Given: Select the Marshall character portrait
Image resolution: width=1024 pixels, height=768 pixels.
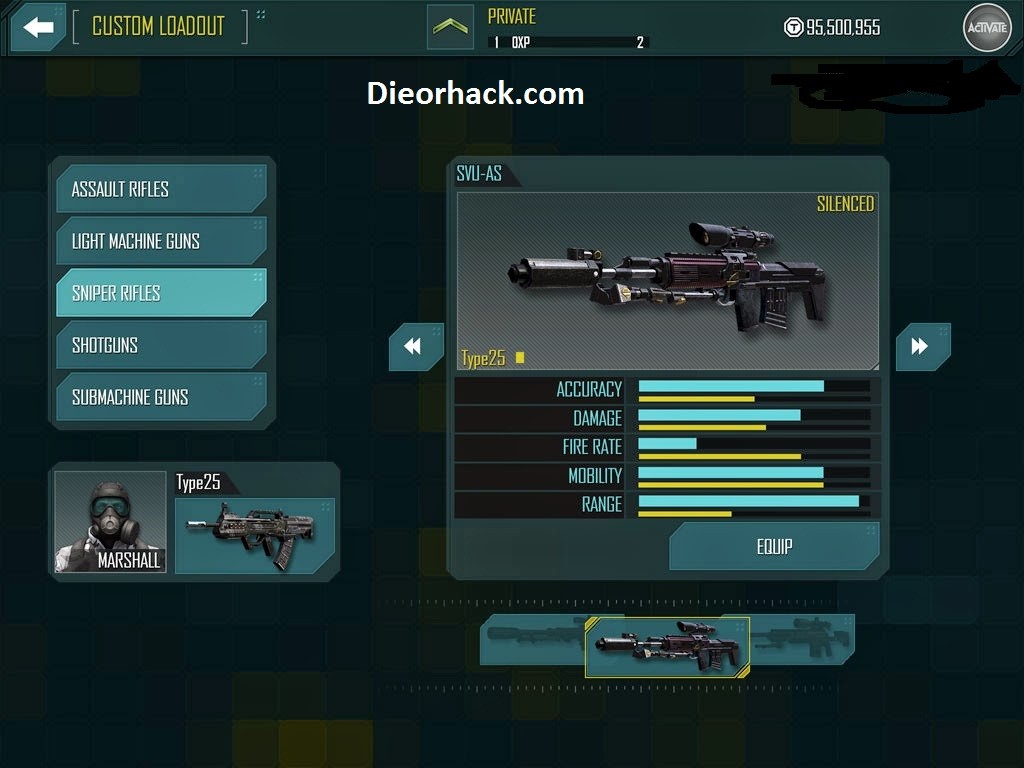Looking at the screenshot, I should coord(110,522).
